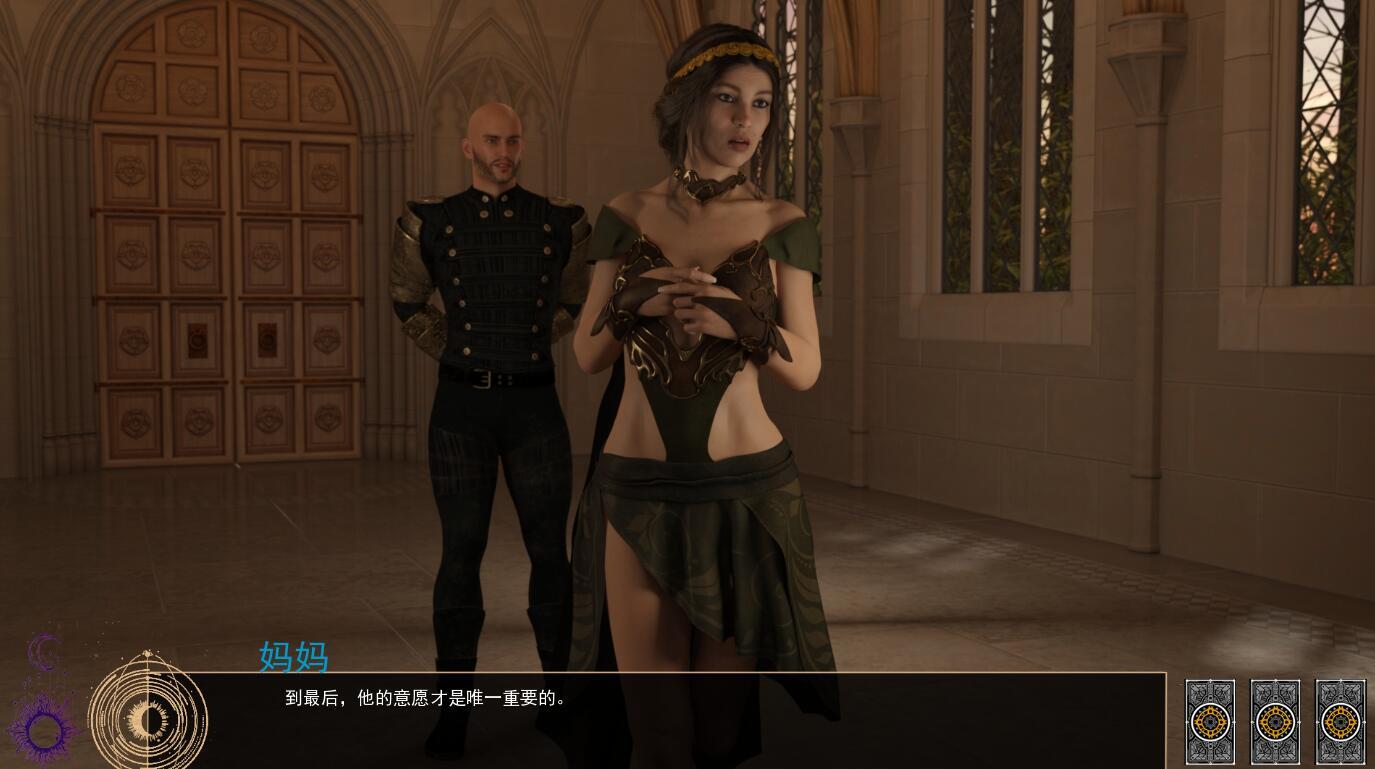This screenshot has width=1375, height=769.
Task: Click the center of the golden eclipse icon
Action: pos(147,717)
